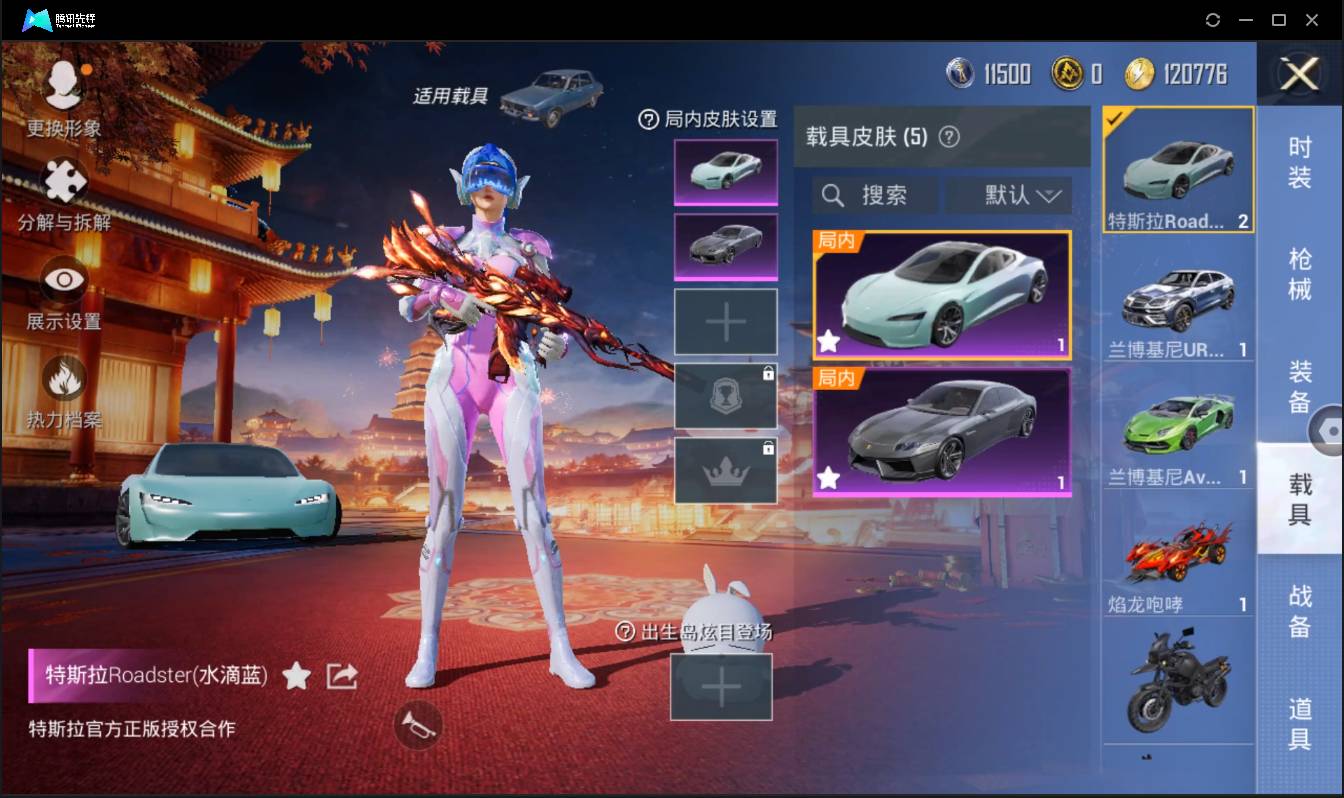The image size is (1344, 798).
Task: Click the share icon beside 特斯拉Roadster name
Action: (x=342, y=676)
